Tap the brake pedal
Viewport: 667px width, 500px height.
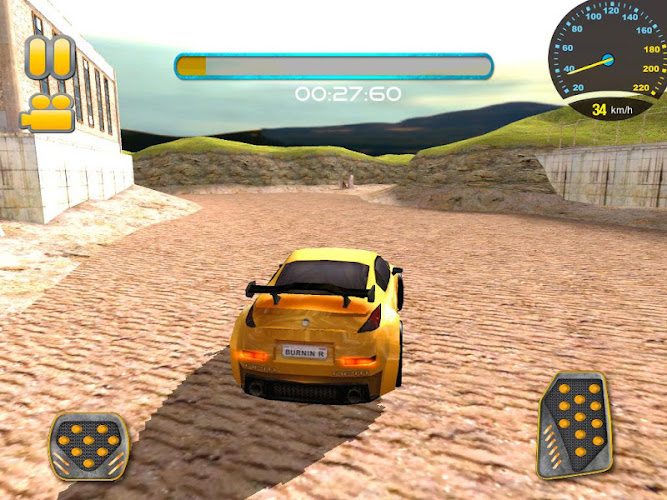coord(88,446)
